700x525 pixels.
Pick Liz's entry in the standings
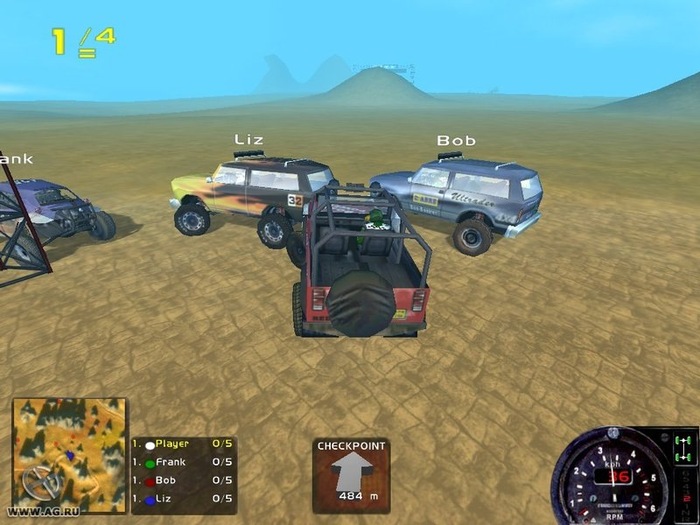[184, 498]
